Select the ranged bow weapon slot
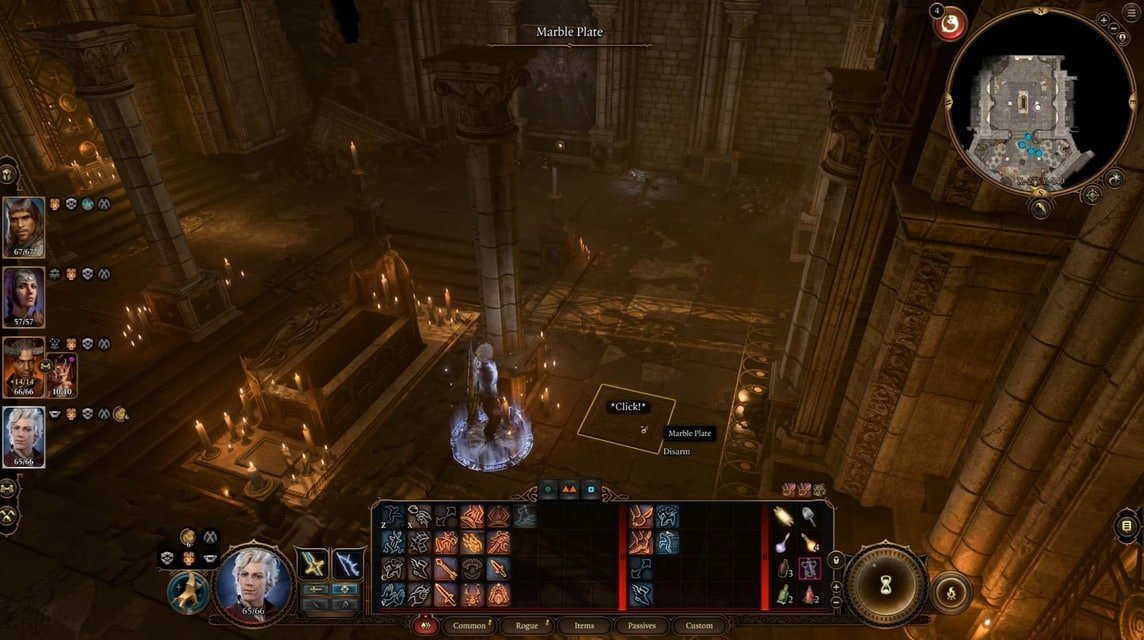The image size is (1144, 640). tap(348, 563)
